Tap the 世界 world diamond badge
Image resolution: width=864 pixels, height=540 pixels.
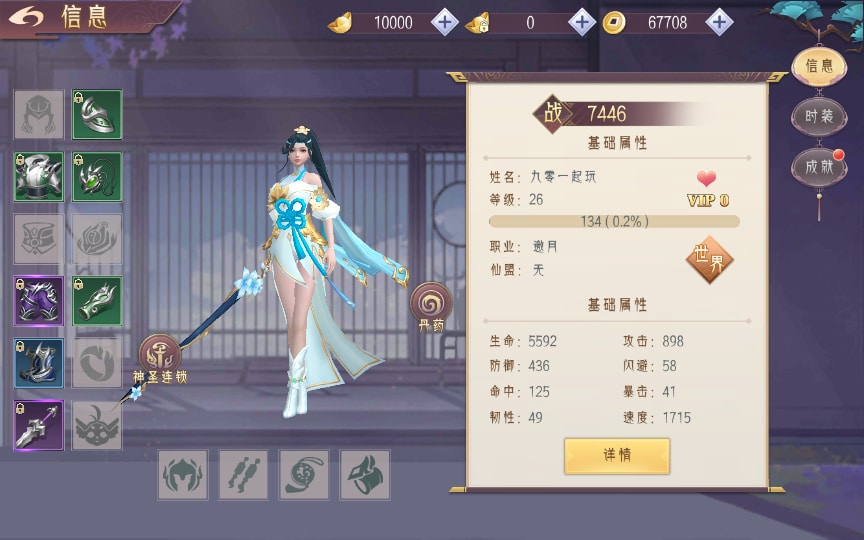pyautogui.click(x=709, y=260)
